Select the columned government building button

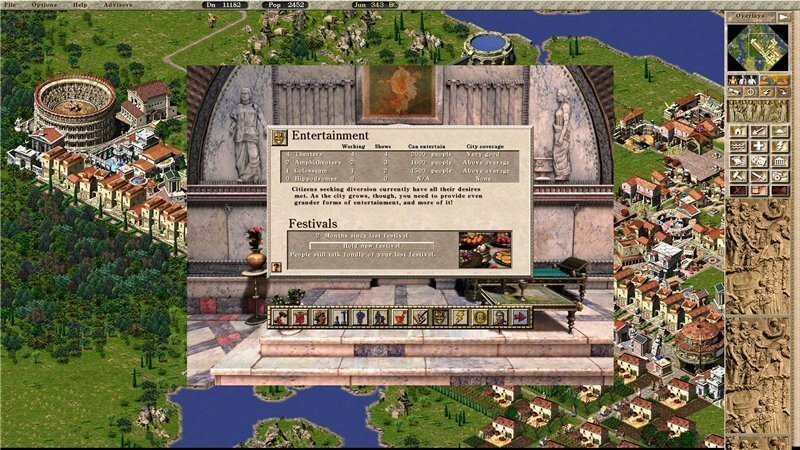[781, 161]
